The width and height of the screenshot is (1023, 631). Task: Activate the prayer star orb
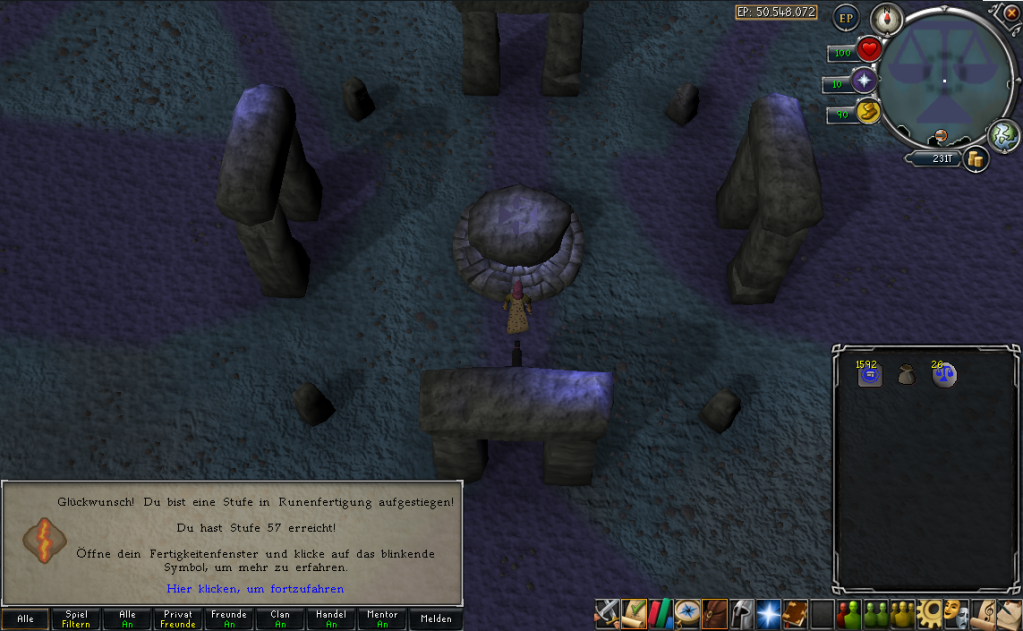864,82
